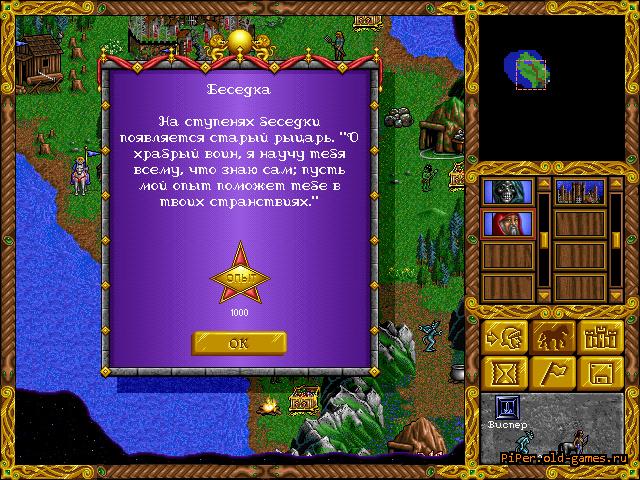This screenshot has width=640, height=480.
Task: Click the horse movement button
Action: click(x=551, y=339)
